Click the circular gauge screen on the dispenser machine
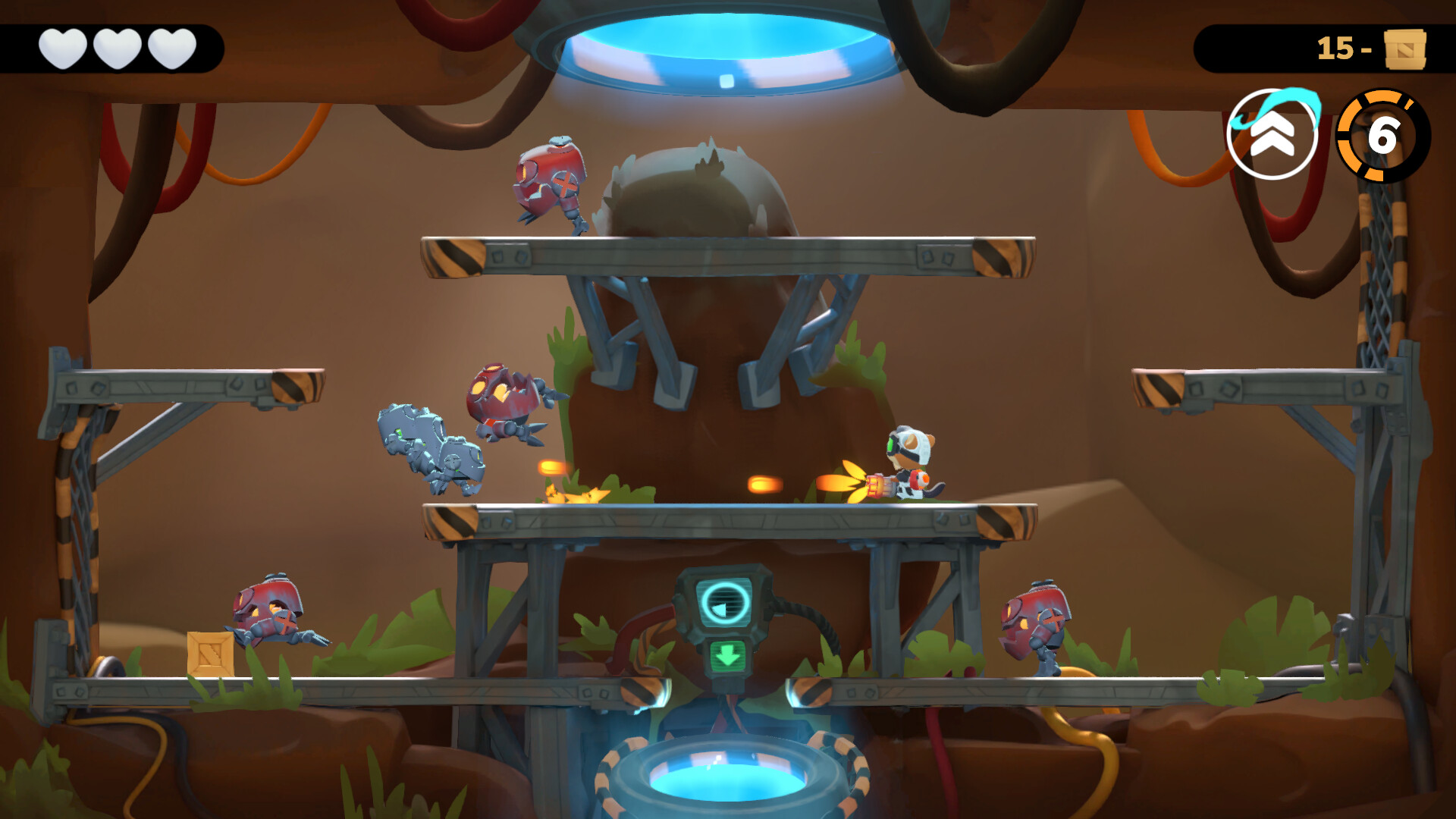 (726, 603)
